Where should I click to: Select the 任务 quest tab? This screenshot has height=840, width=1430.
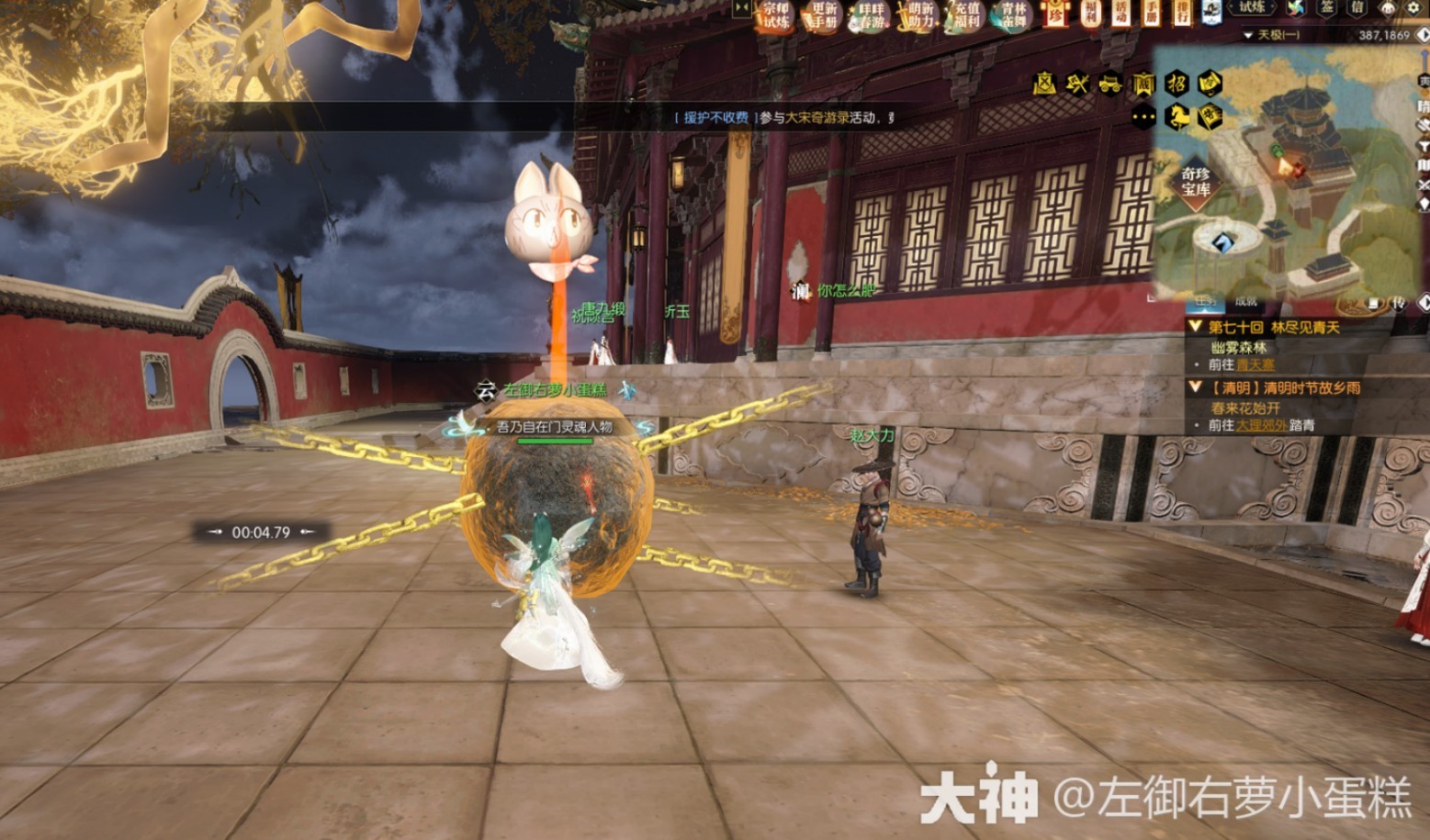click(x=1206, y=303)
